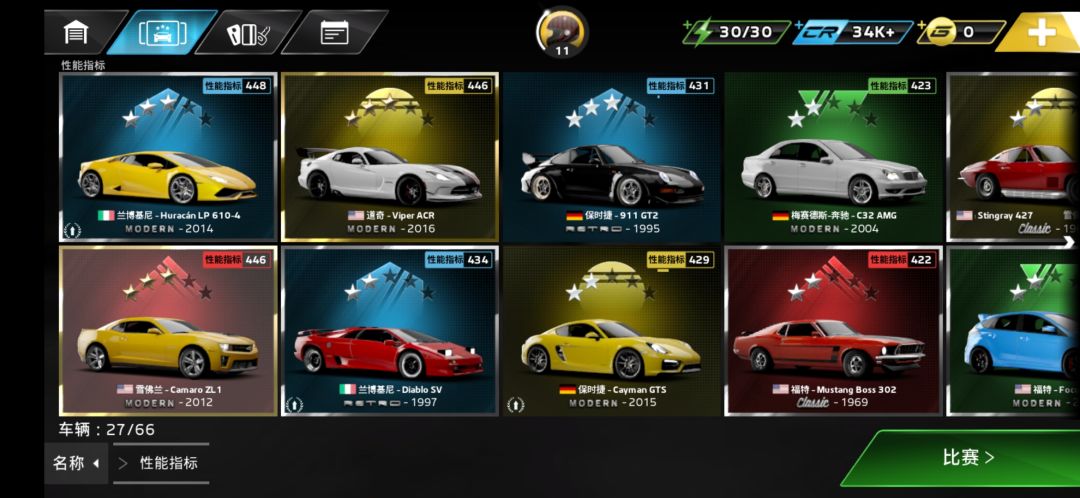
Task: Open the garage home tab
Action: (x=77, y=32)
